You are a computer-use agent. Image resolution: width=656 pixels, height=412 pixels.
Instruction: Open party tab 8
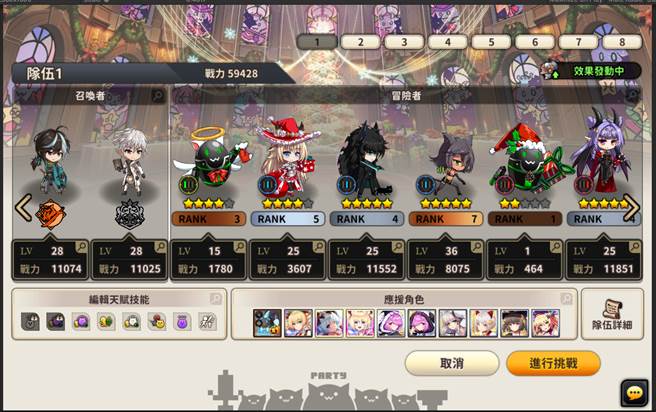tap(622, 42)
